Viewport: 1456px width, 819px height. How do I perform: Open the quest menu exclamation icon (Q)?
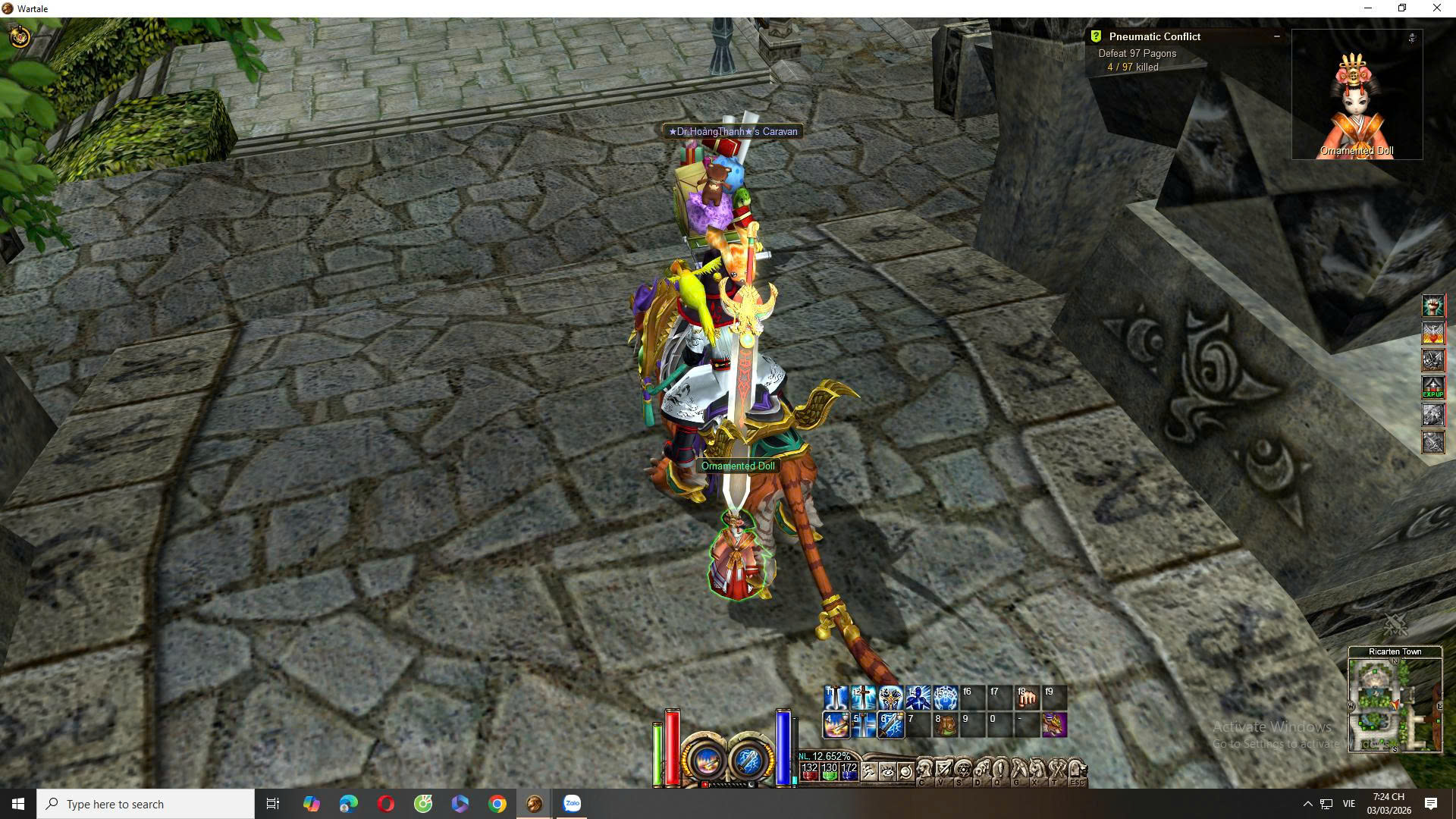pos(999,772)
